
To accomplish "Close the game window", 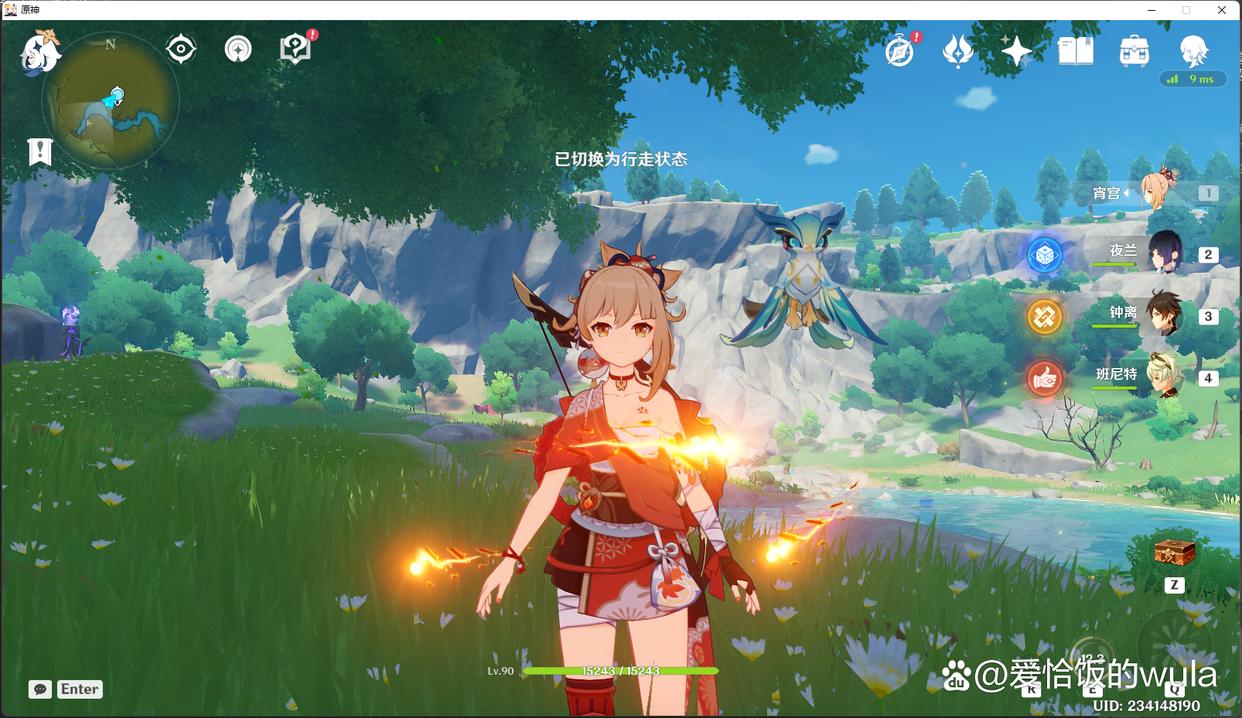I will tap(1220, 9).
